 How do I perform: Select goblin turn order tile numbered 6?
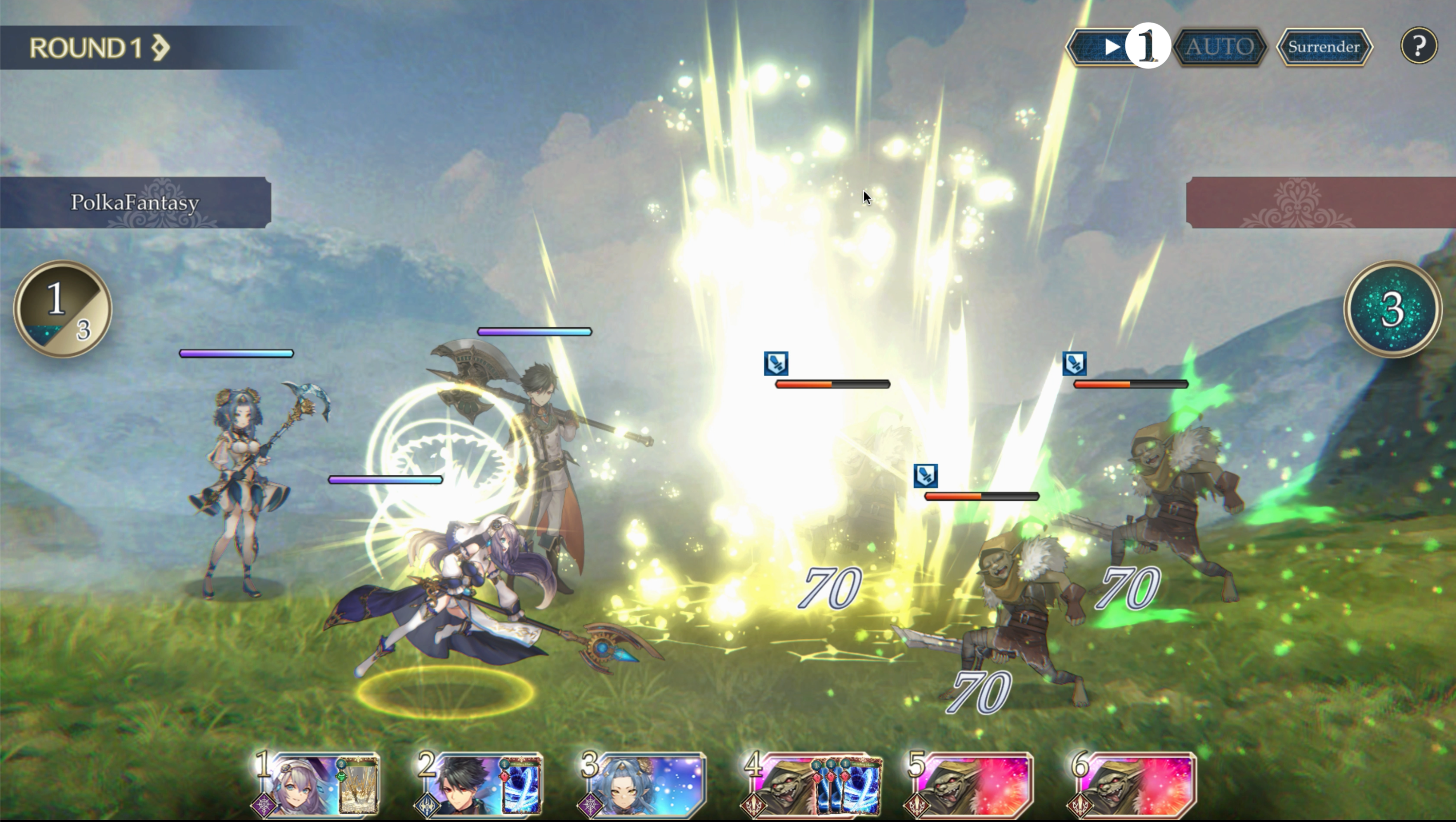click(x=1133, y=785)
